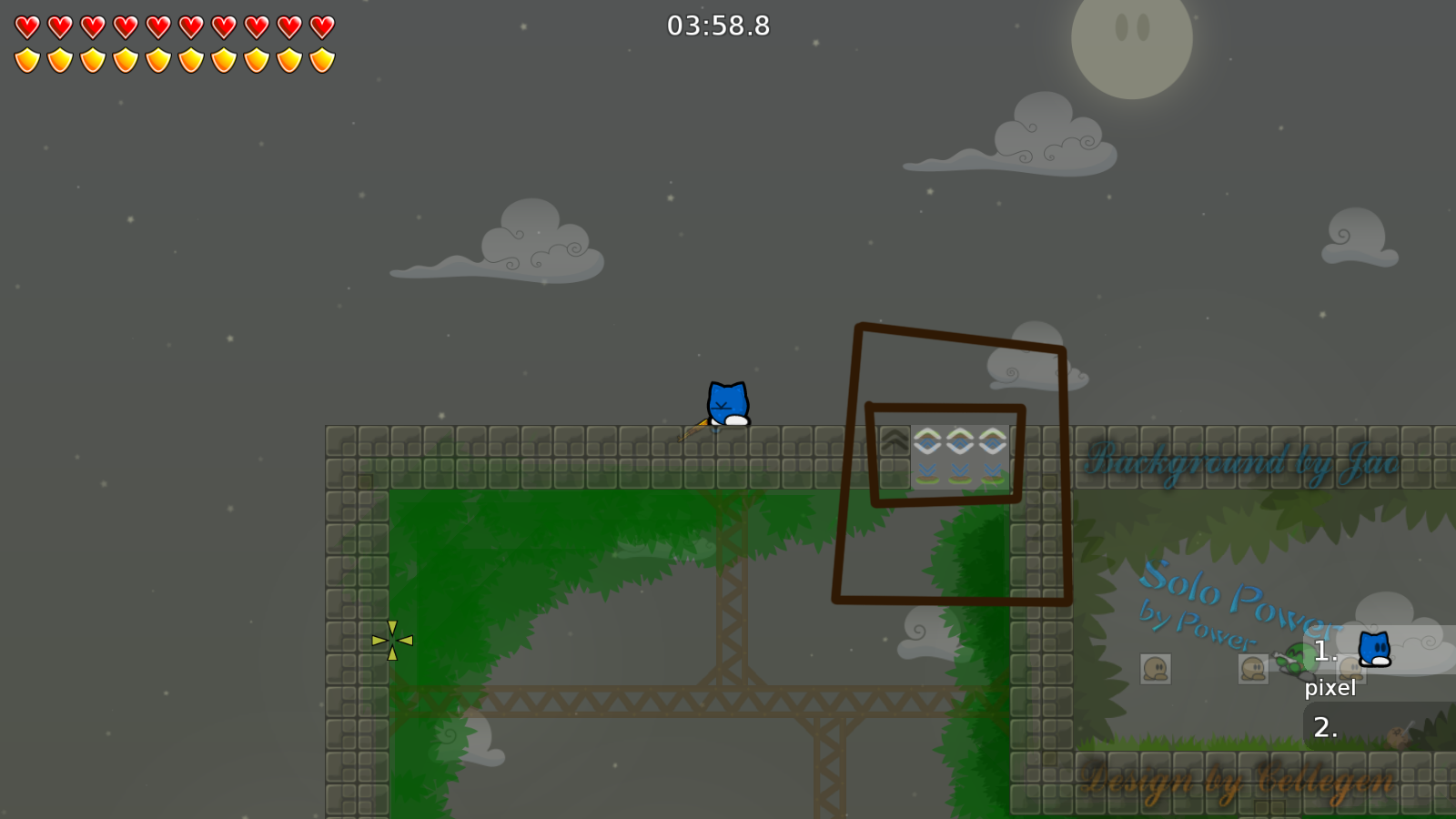1456x819 pixels.
Task: Click the empty "2." scoreboard slot
Action: click(x=1326, y=726)
